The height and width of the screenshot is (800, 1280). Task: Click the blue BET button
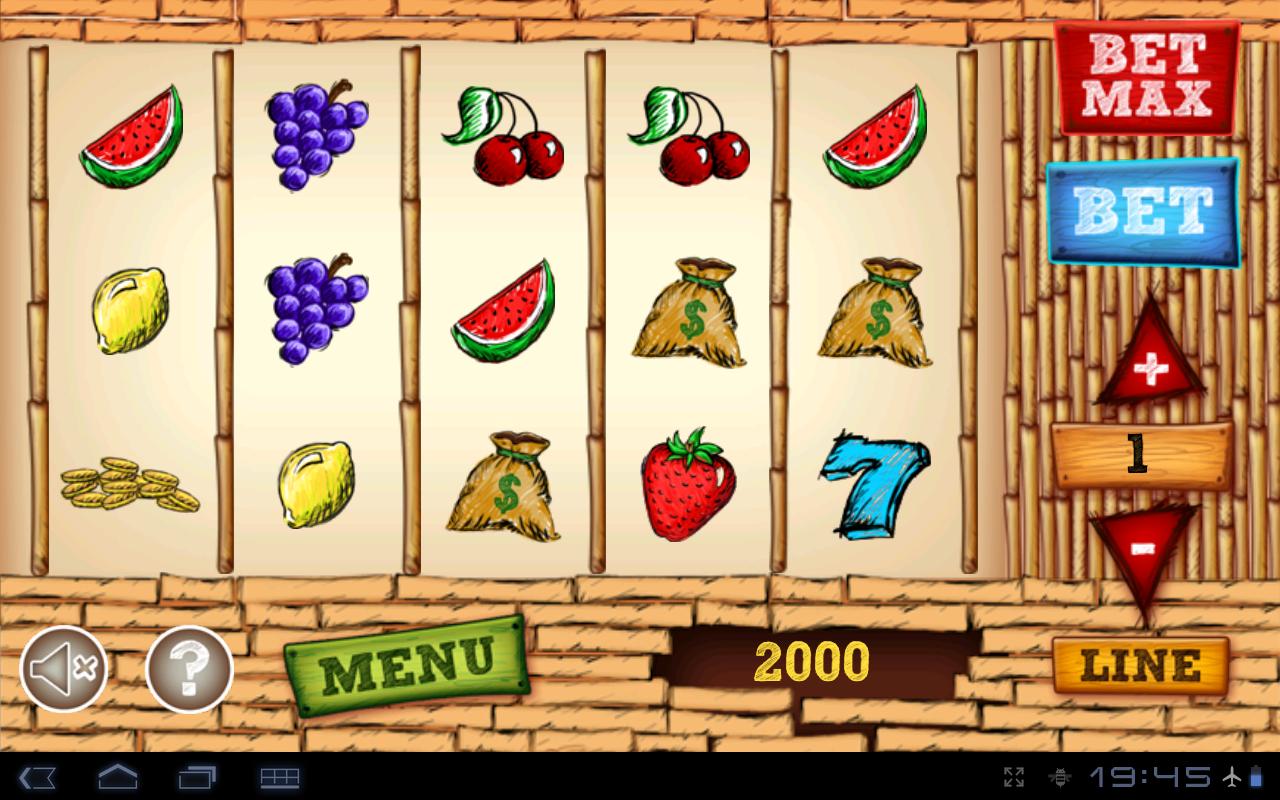click(x=1143, y=211)
